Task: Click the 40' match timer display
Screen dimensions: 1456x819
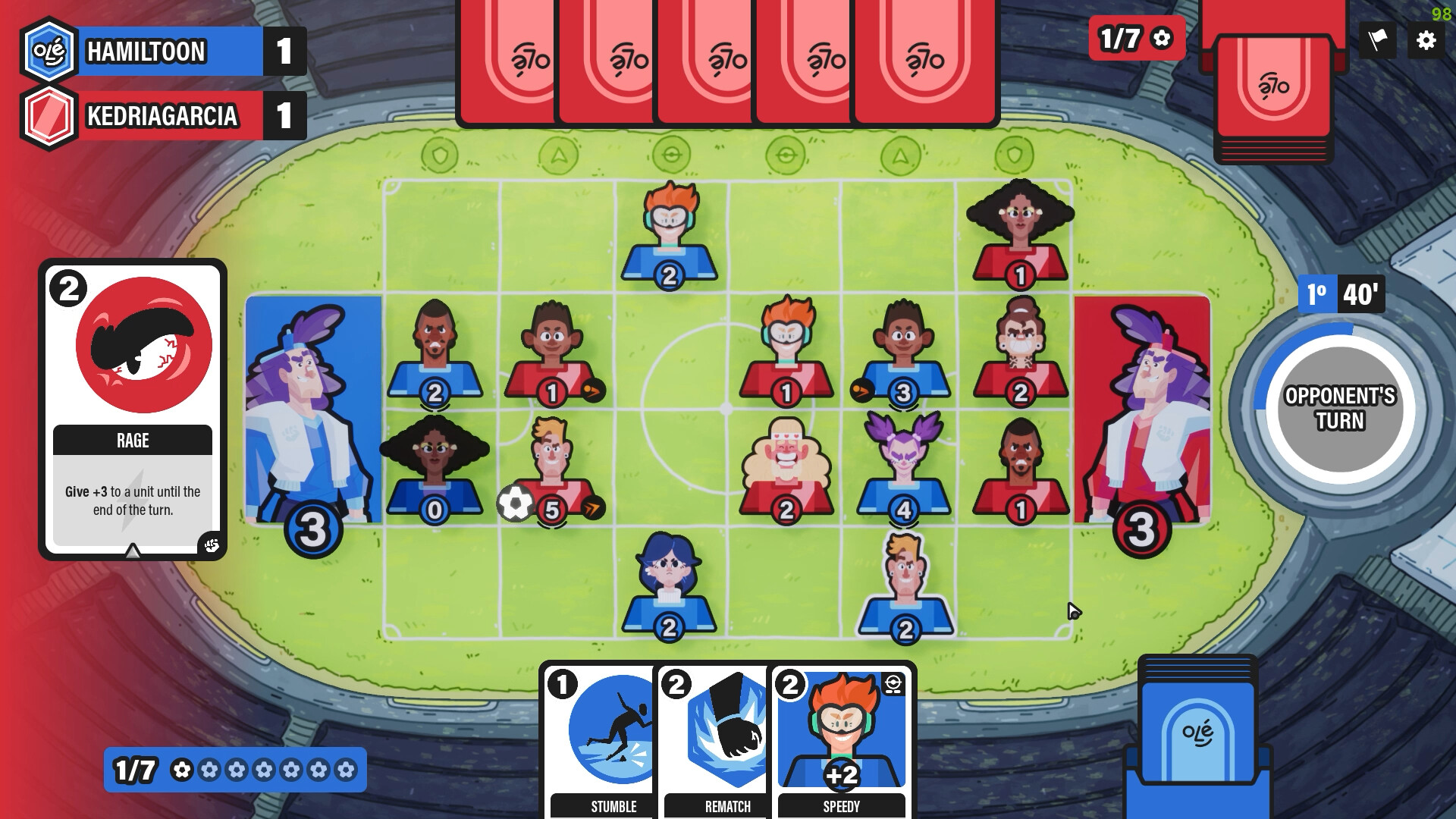Action: coord(1361,295)
